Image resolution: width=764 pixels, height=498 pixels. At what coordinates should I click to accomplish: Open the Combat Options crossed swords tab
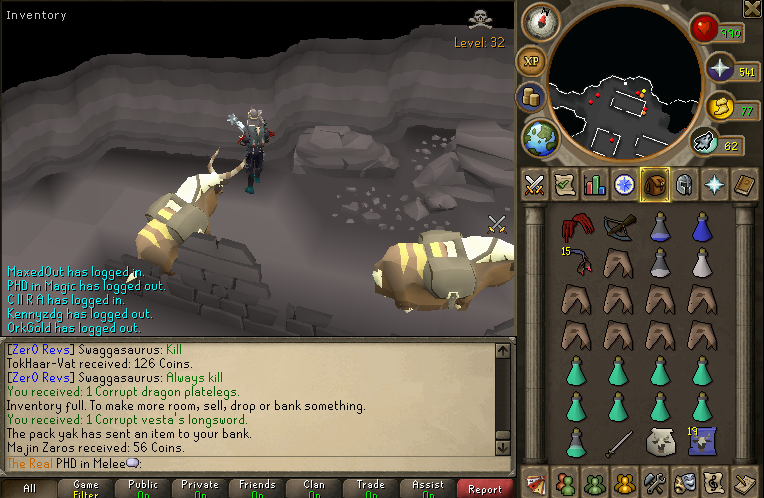click(x=534, y=185)
